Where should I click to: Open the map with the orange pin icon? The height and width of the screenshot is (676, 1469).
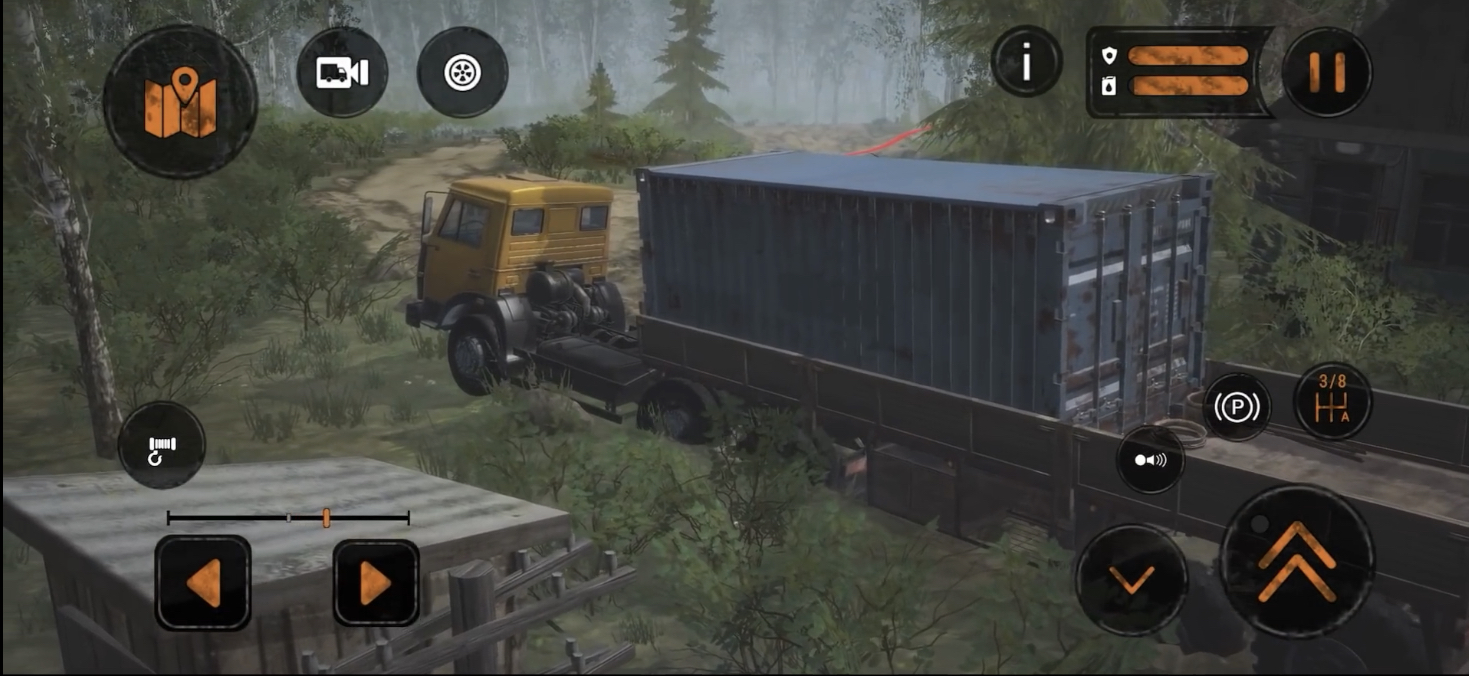point(180,102)
